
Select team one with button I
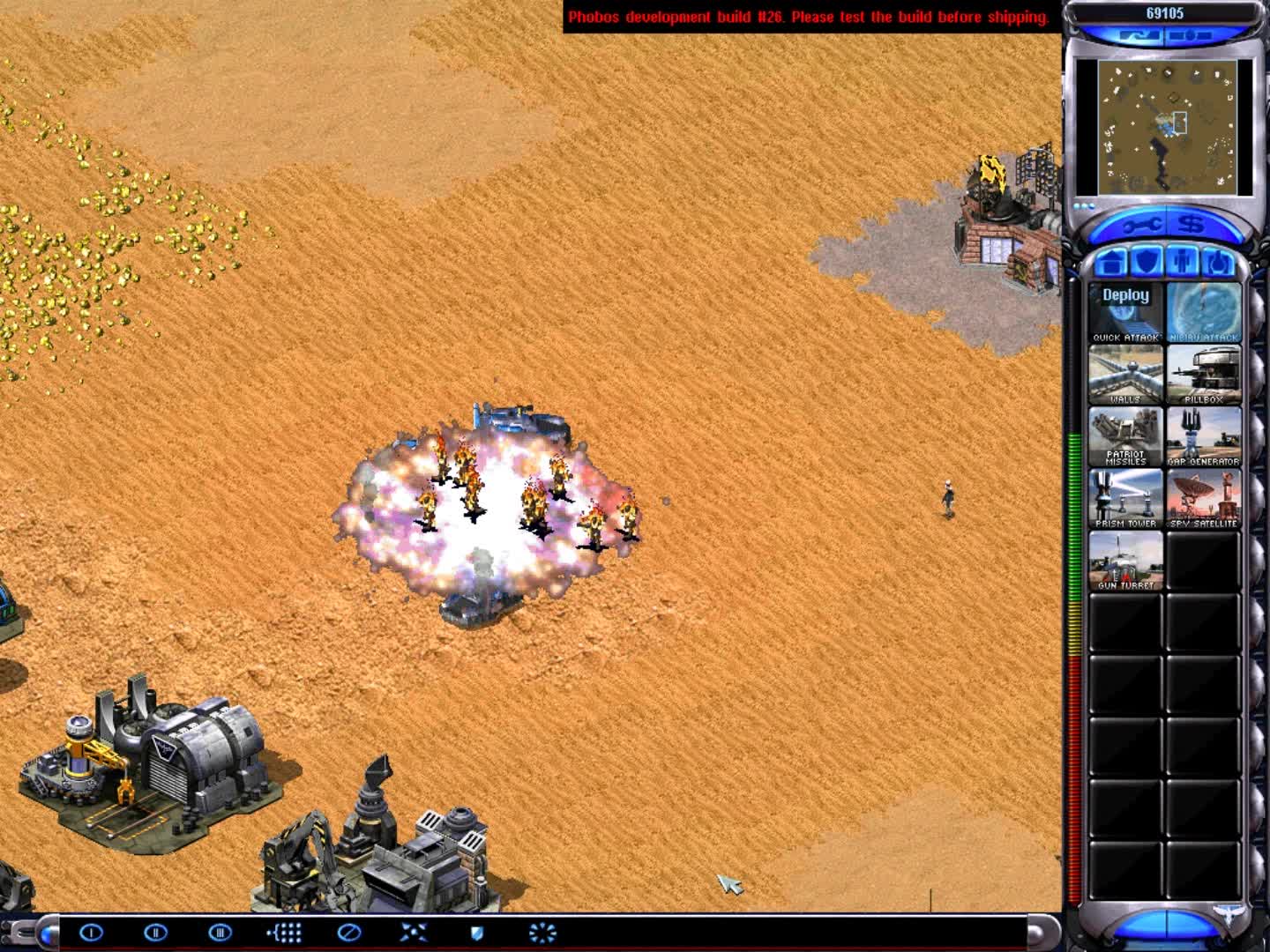point(93,933)
